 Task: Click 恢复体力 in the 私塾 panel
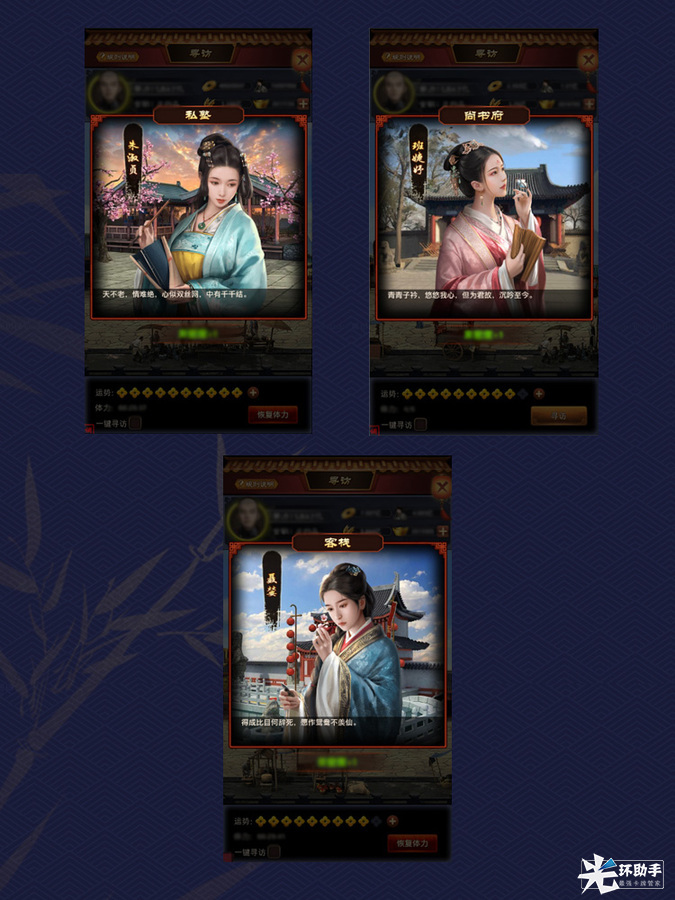273,415
